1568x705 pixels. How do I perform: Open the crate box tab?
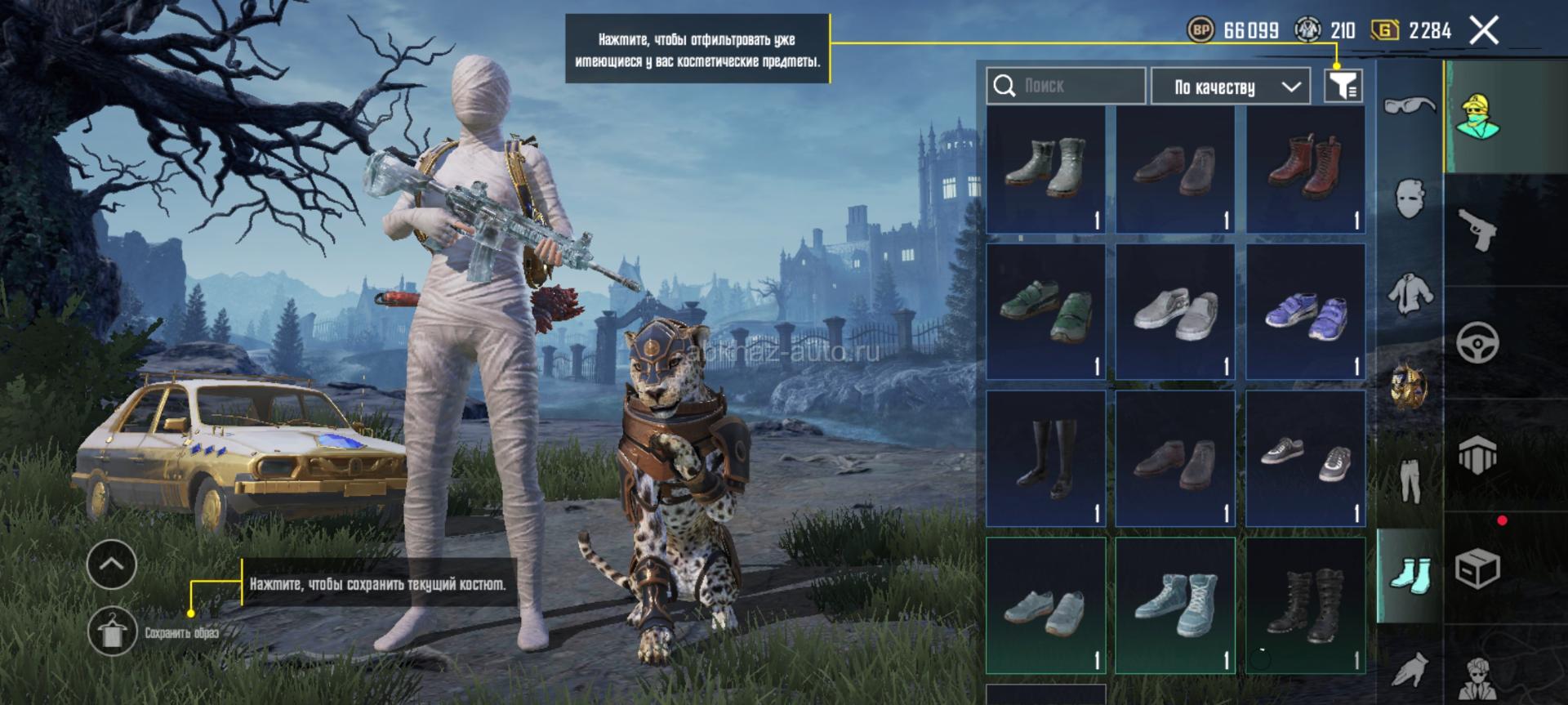[1478, 568]
